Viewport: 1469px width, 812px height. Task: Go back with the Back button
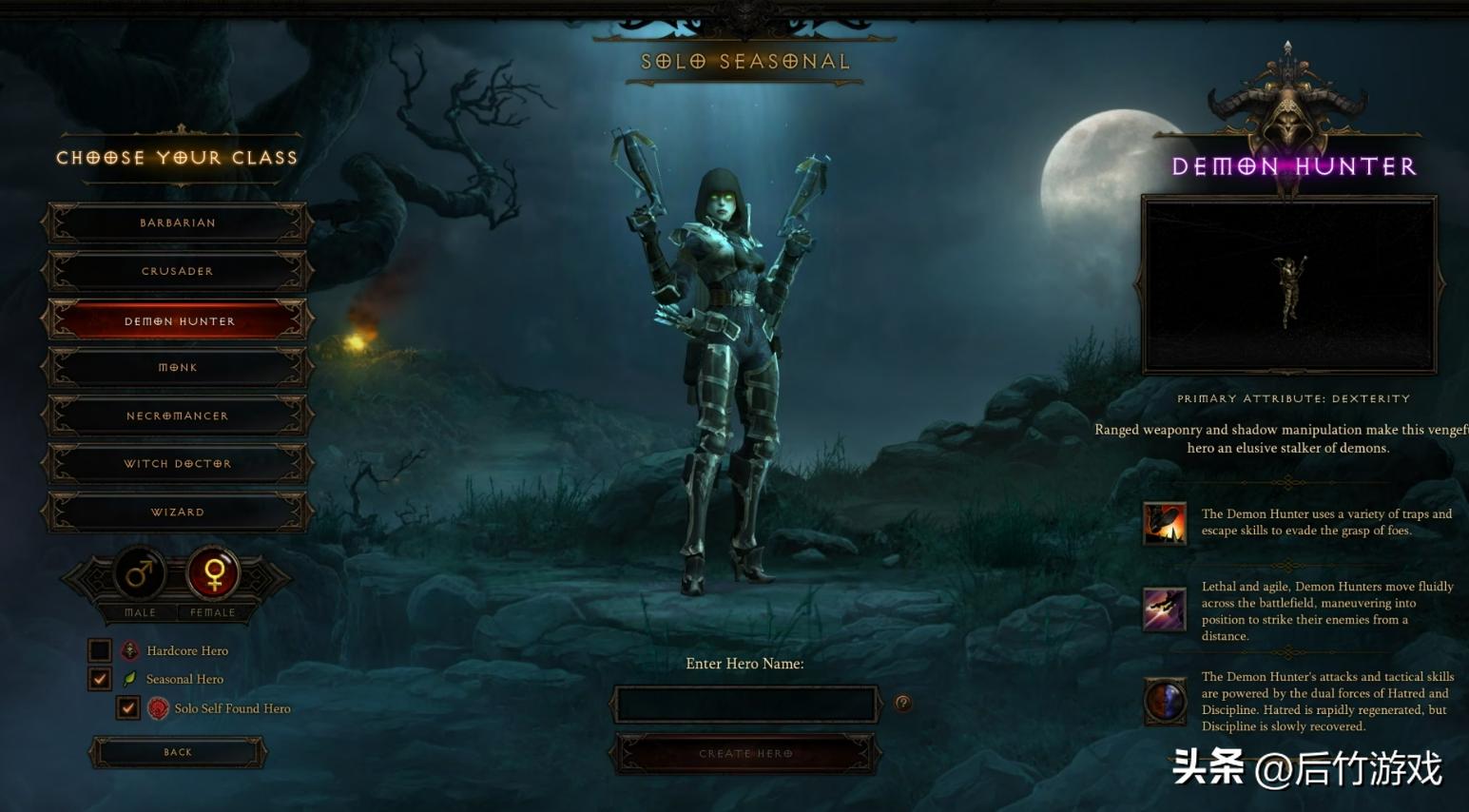[x=178, y=752]
